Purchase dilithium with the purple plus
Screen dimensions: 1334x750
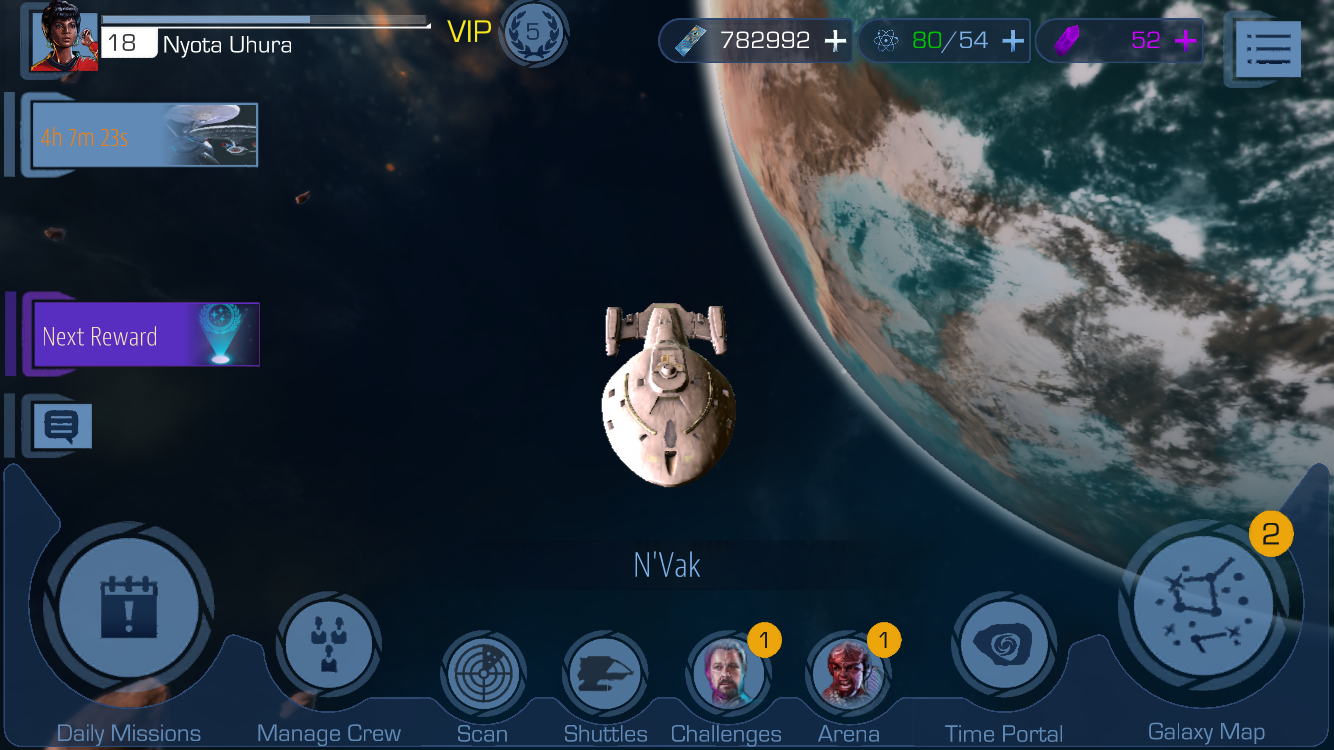coord(1186,41)
